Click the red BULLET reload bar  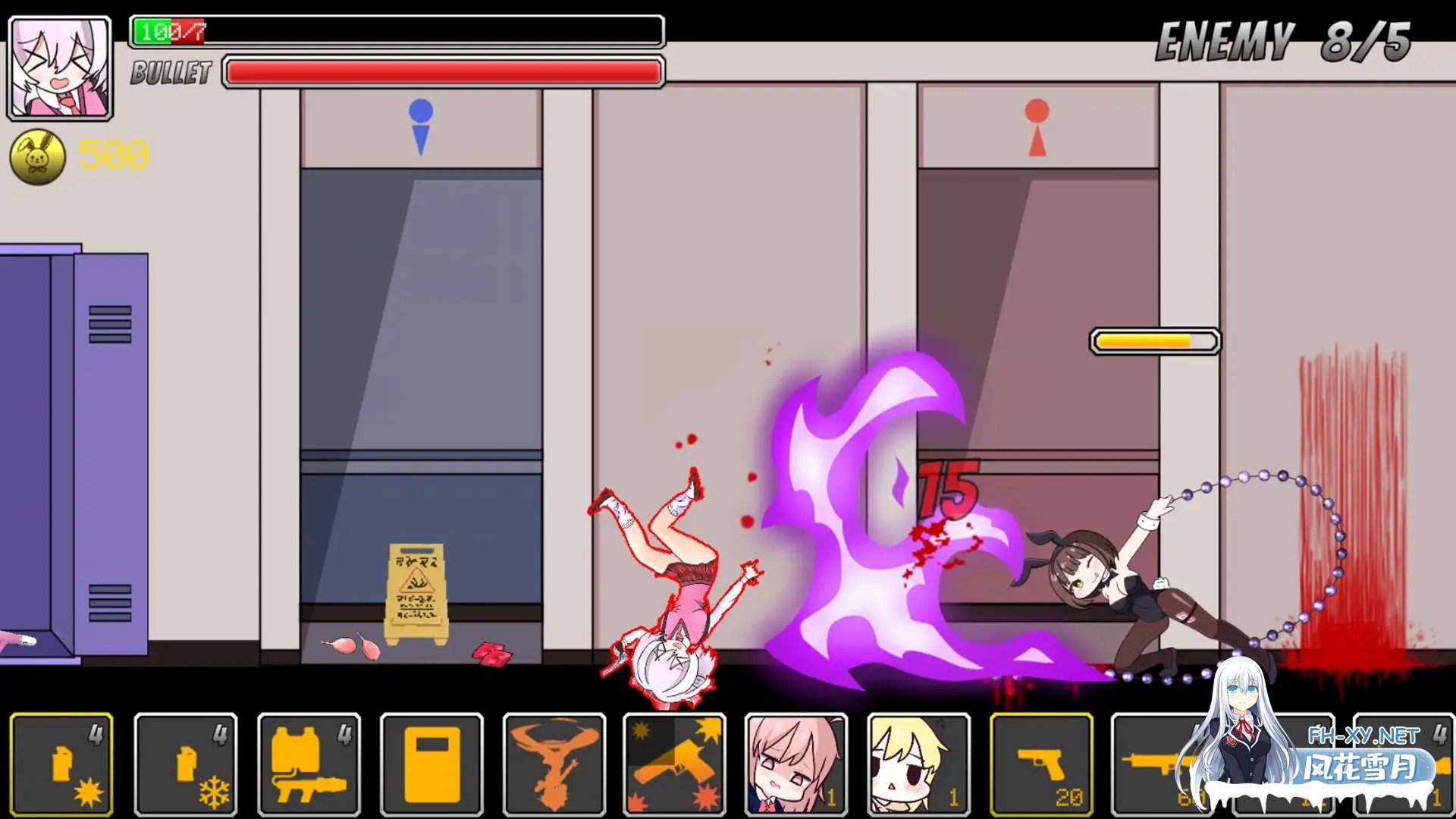tap(441, 71)
